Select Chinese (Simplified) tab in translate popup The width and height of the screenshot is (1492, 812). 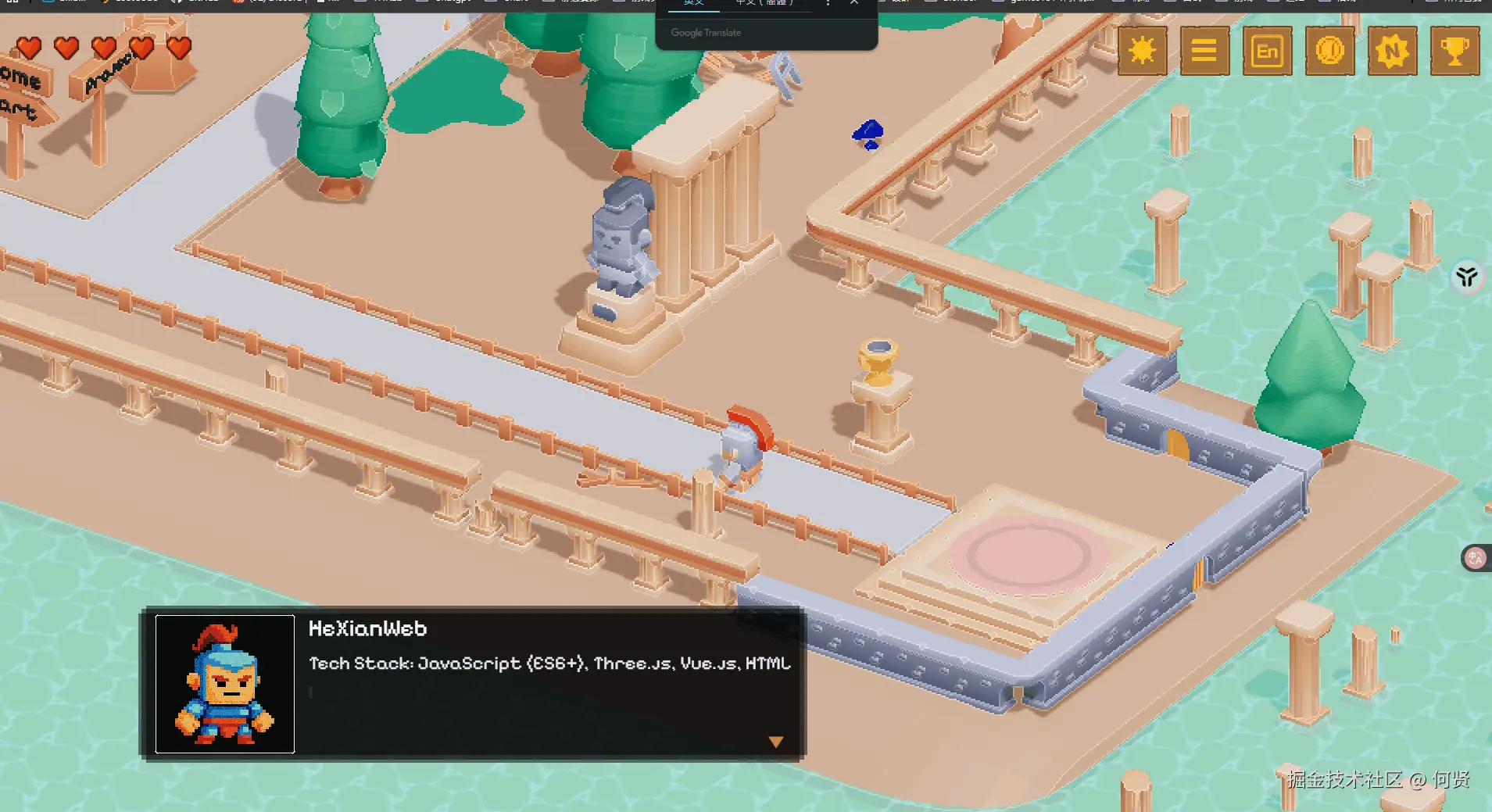coord(764,3)
